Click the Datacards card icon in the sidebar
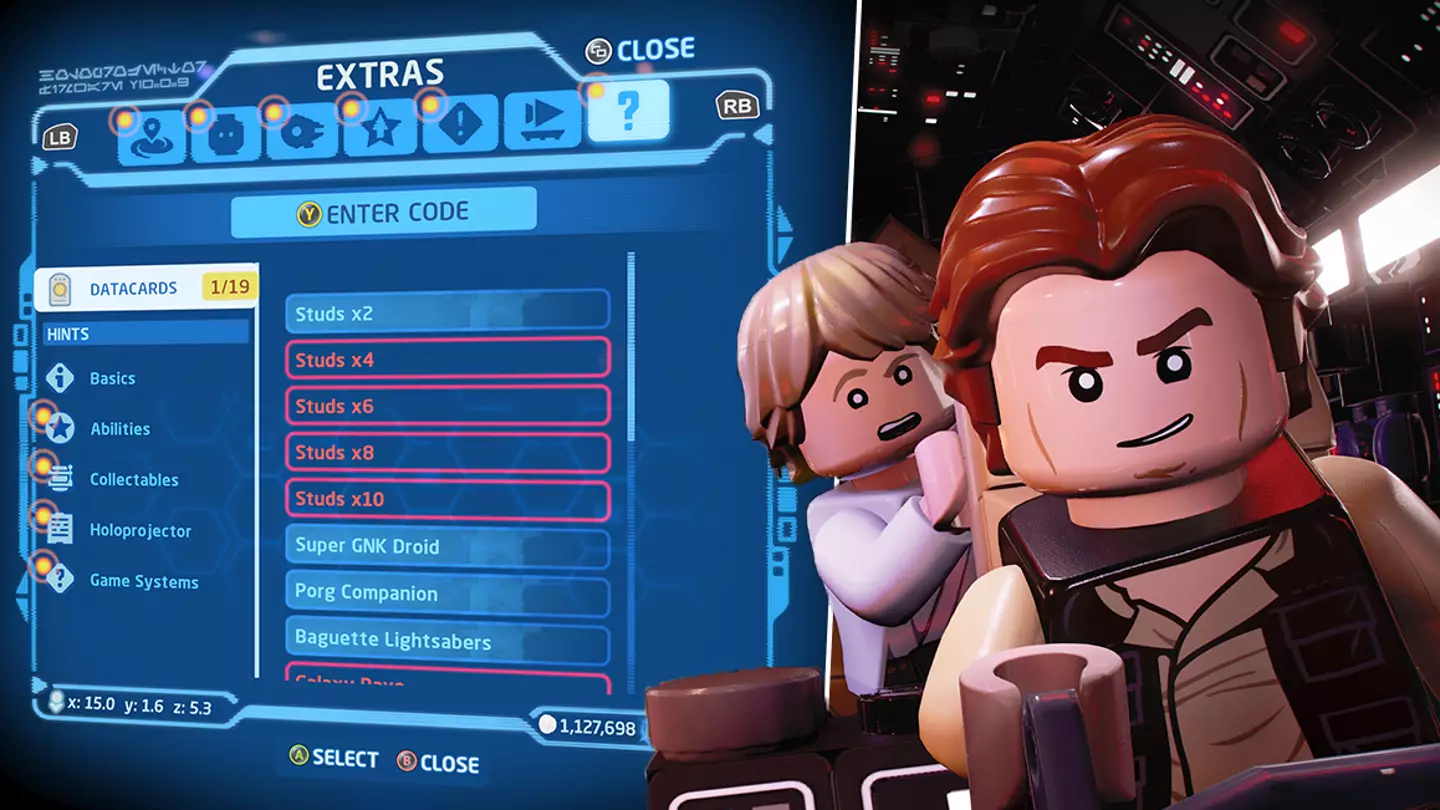The height and width of the screenshot is (810, 1440). [x=60, y=287]
